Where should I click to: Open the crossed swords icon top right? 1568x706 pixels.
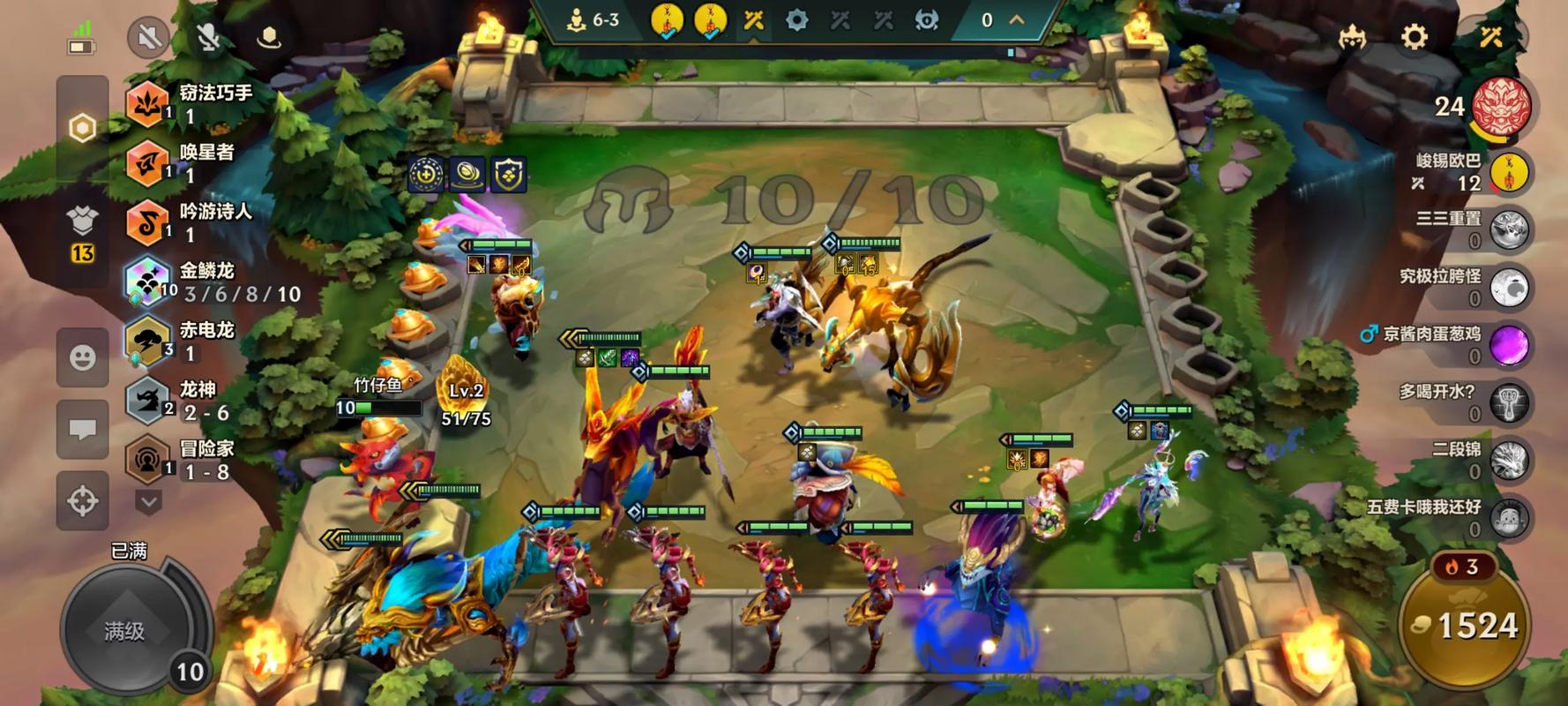click(x=1491, y=37)
